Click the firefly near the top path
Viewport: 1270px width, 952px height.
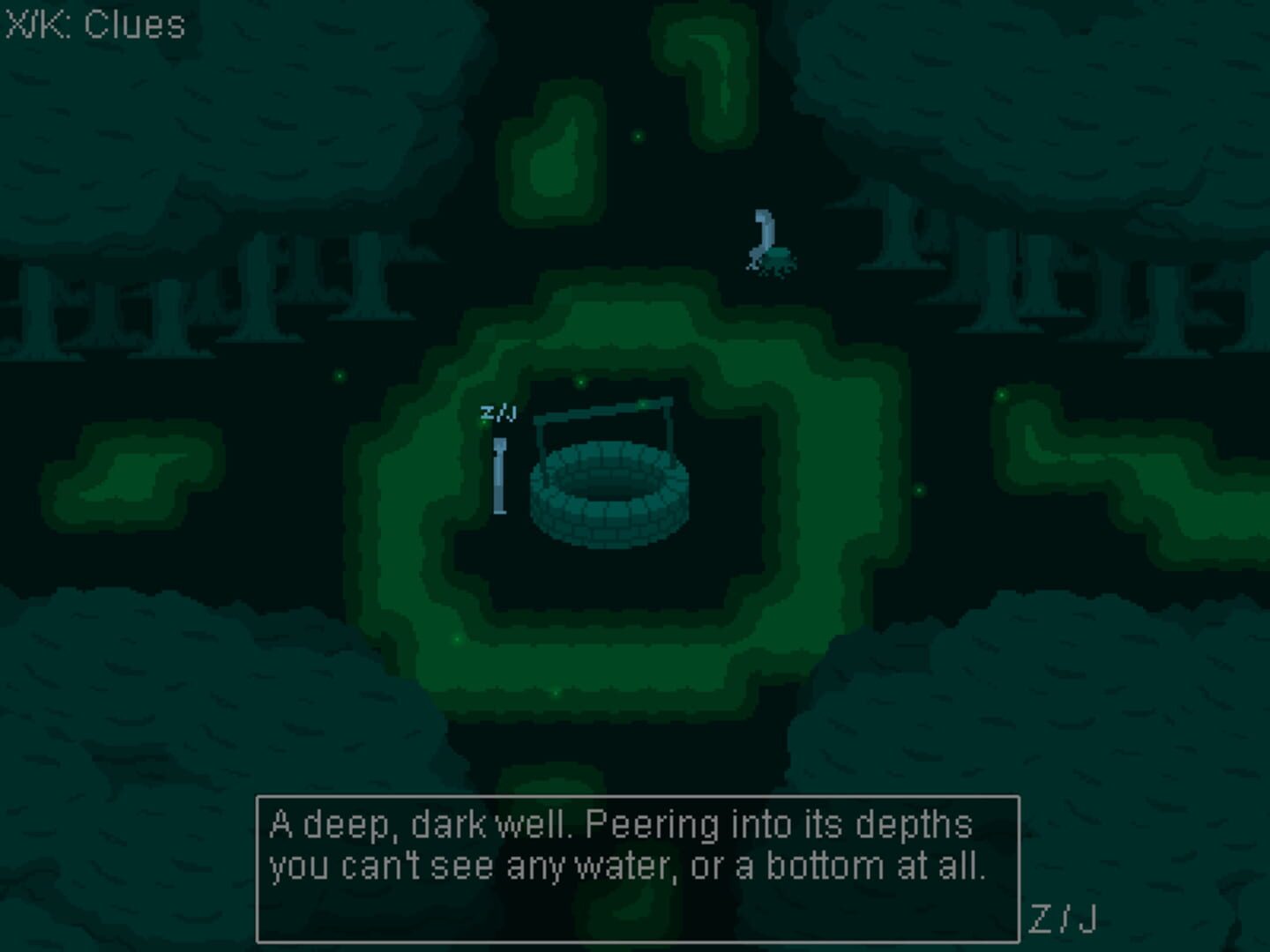[x=638, y=137]
